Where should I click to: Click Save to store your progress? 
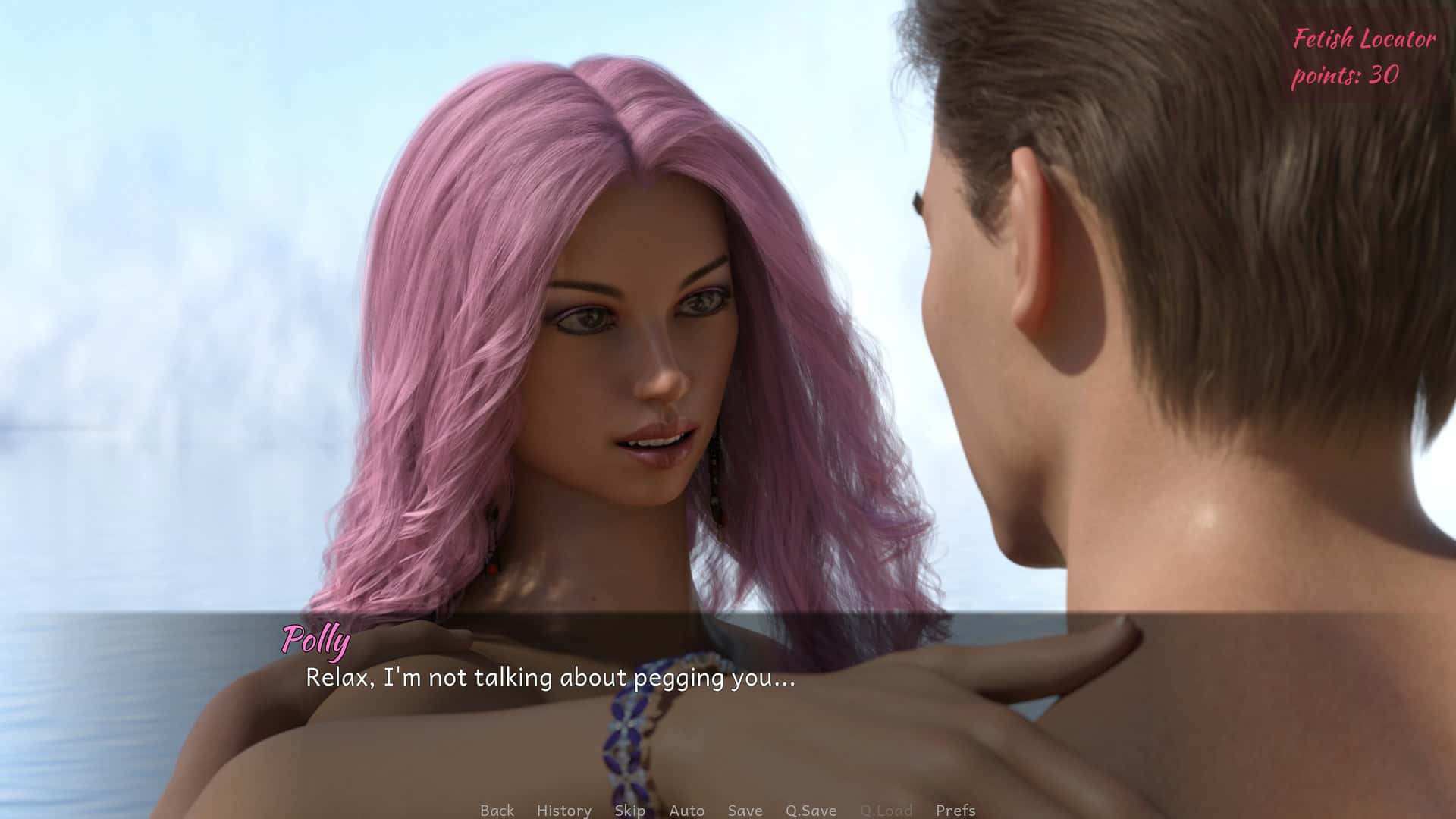point(744,810)
